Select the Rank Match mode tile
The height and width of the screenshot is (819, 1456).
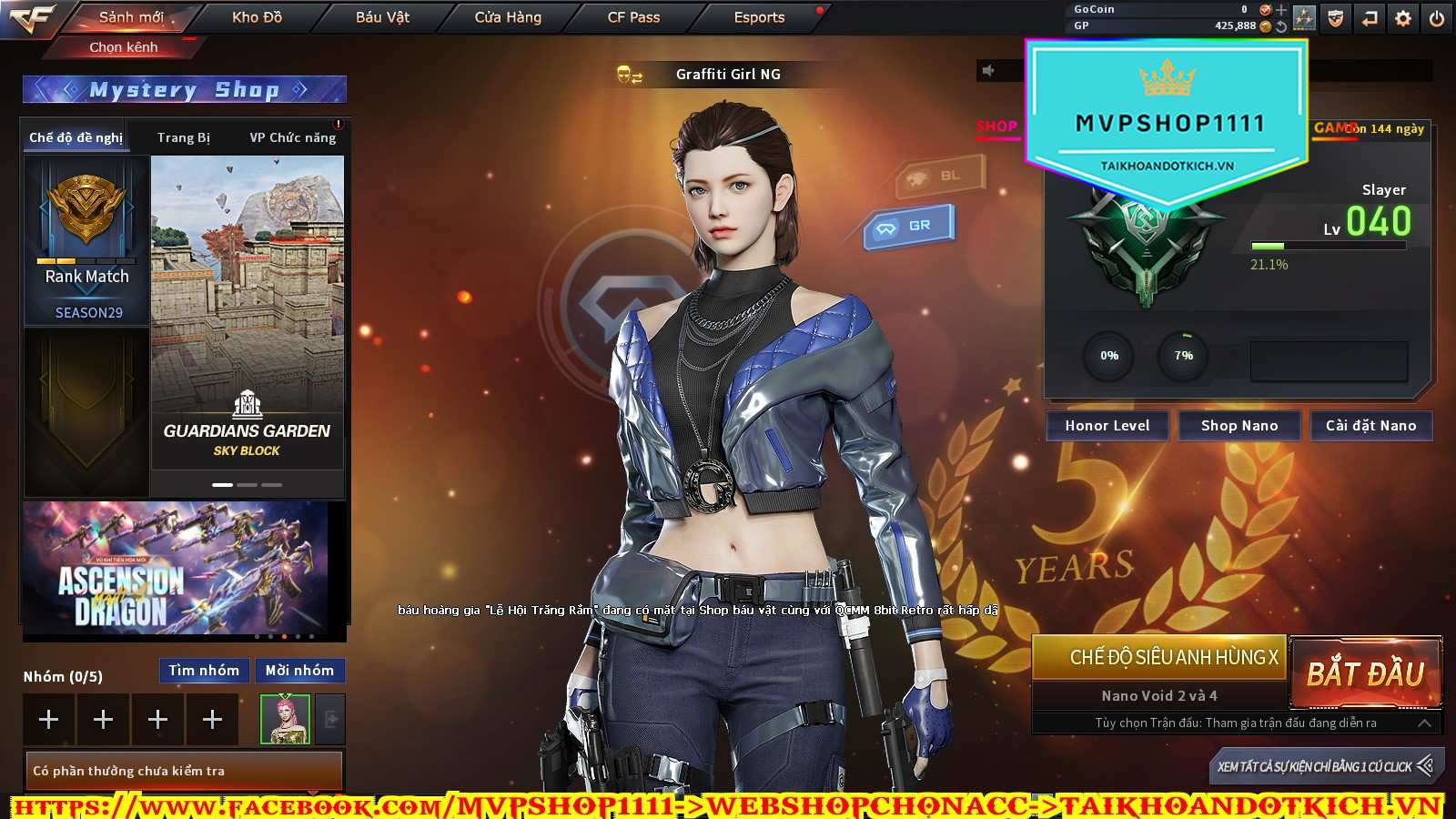tap(86, 241)
